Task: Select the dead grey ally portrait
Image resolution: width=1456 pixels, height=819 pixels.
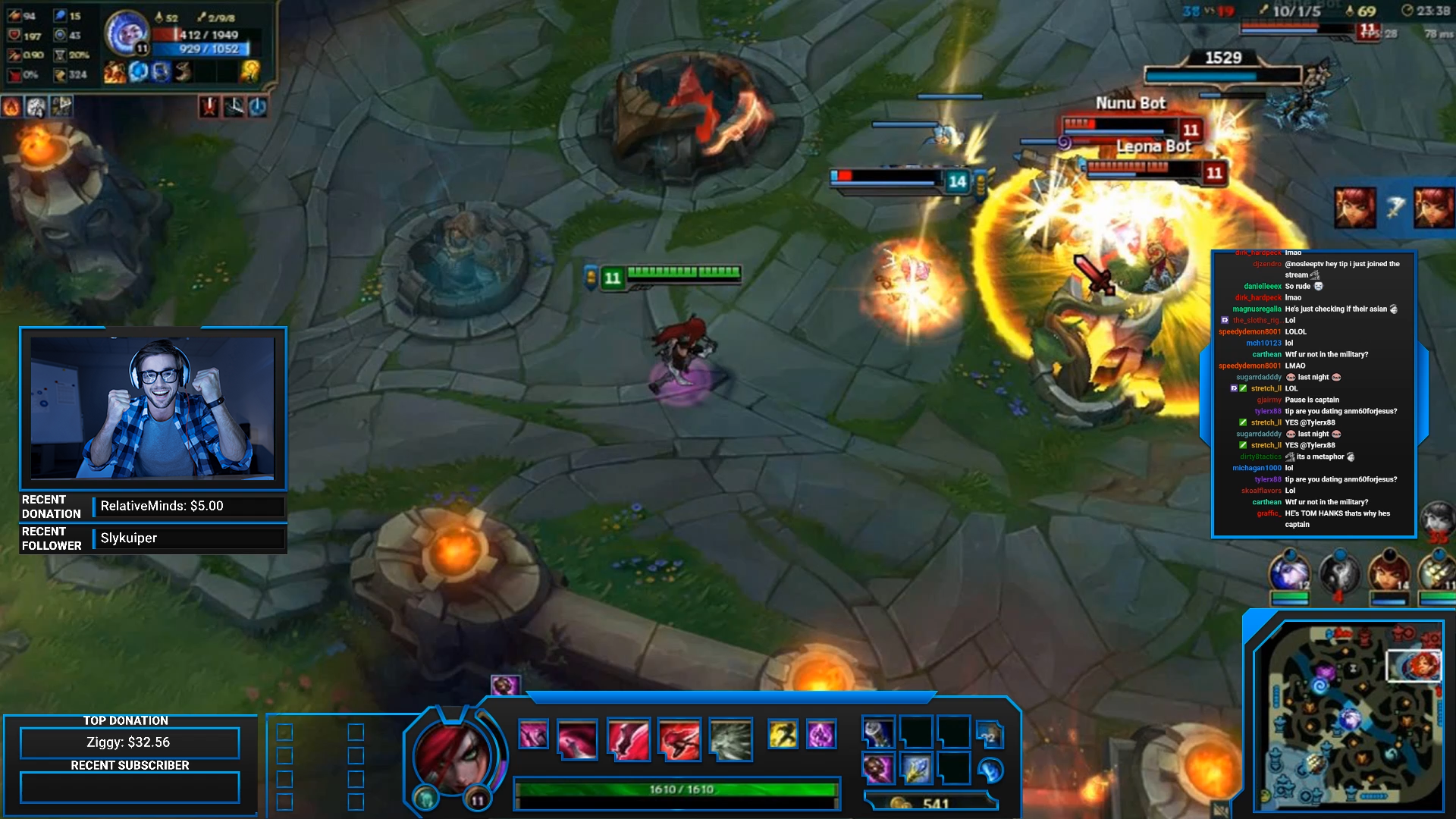Action: [1338, 573]
